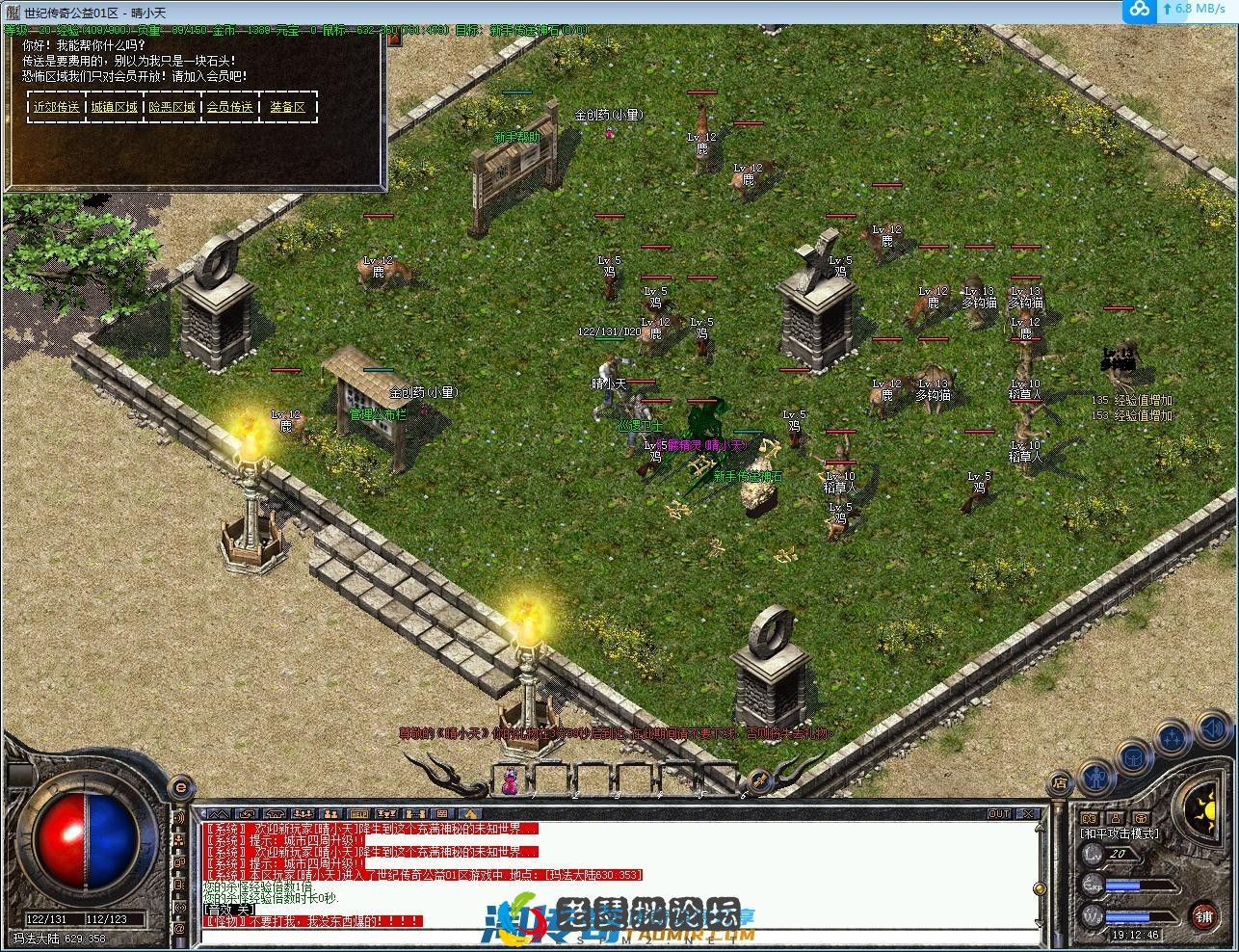The image size is (1239, 952).
Task: Click OUT to pop out the chat window
Action: click(x=1000, y=813)
